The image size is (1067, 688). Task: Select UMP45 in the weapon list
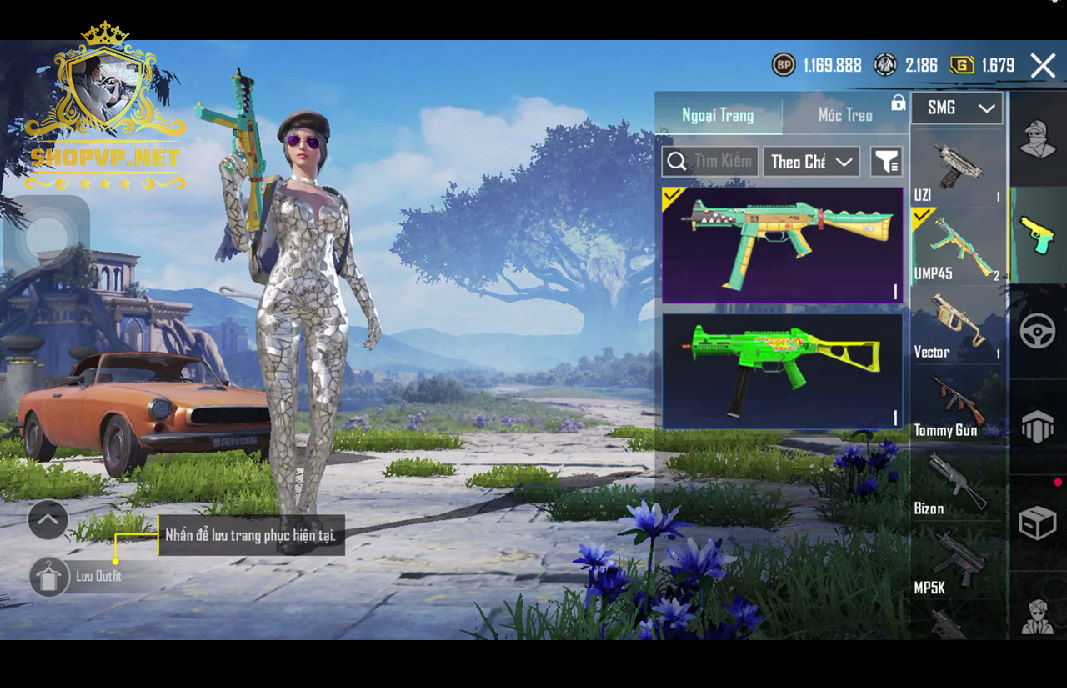click(x=957, y=246)
